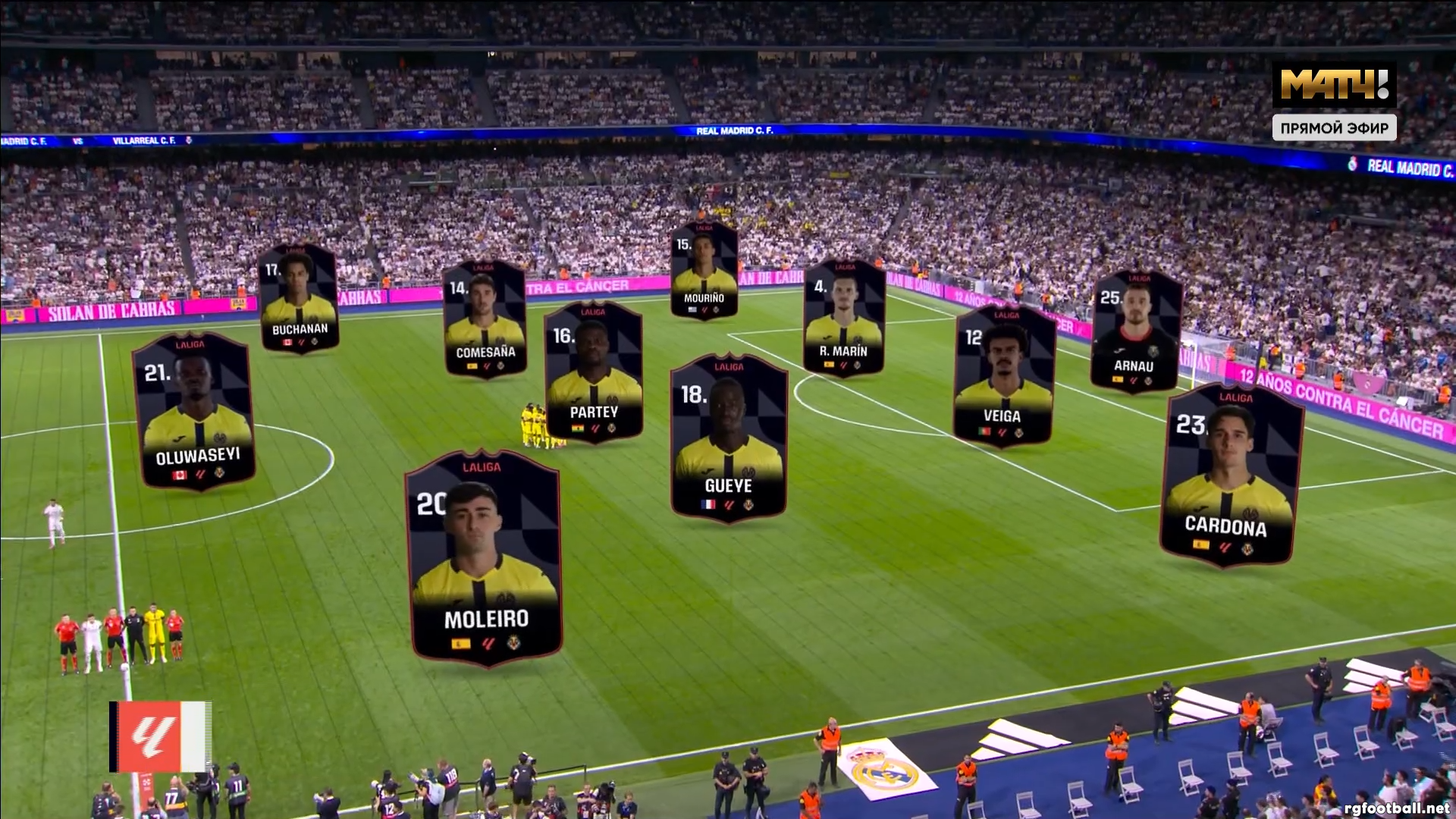Choose the Oluwaseyi number 21 card

tap(194, 411)
